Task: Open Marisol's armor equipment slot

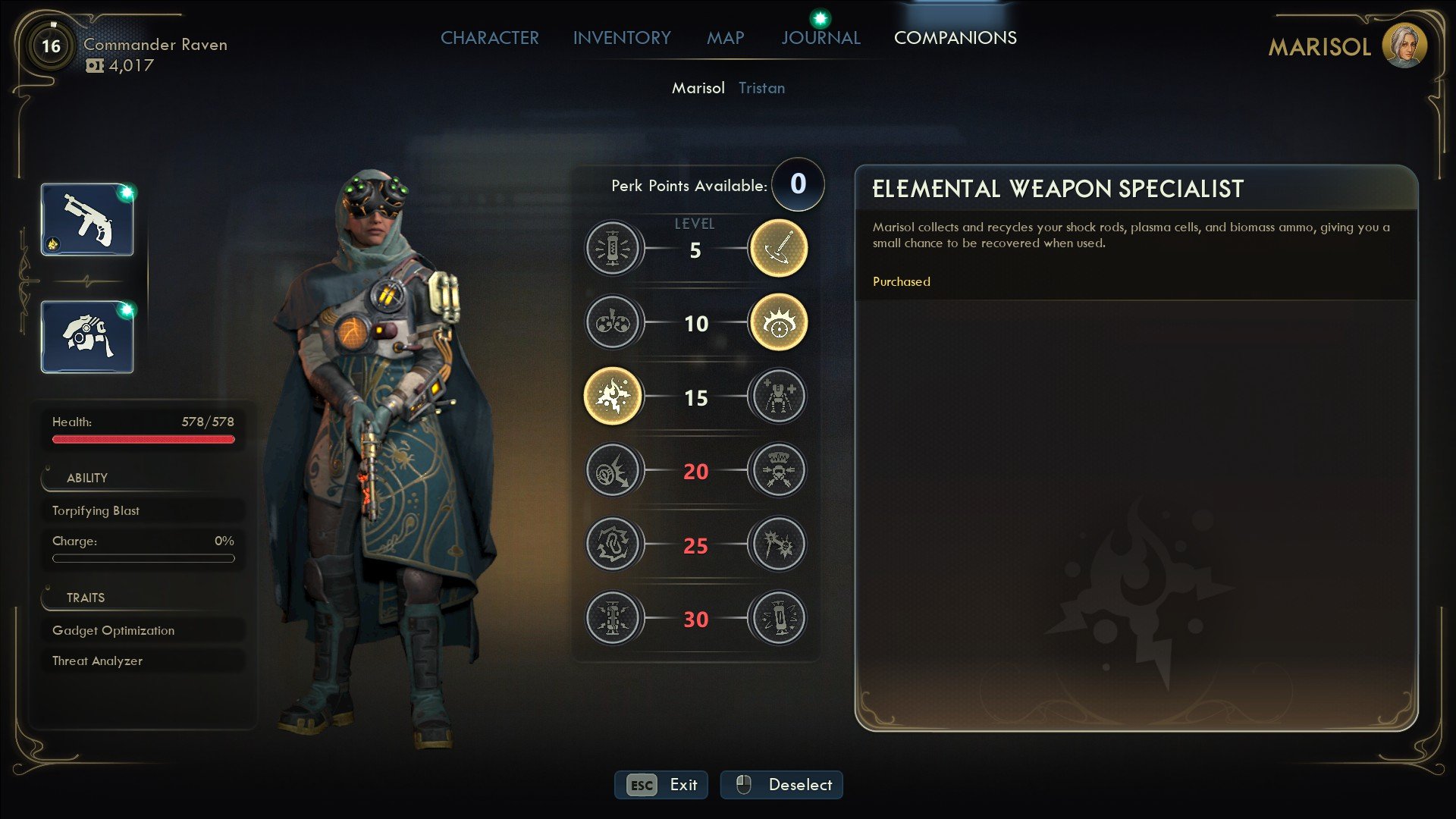Action: 87,337
